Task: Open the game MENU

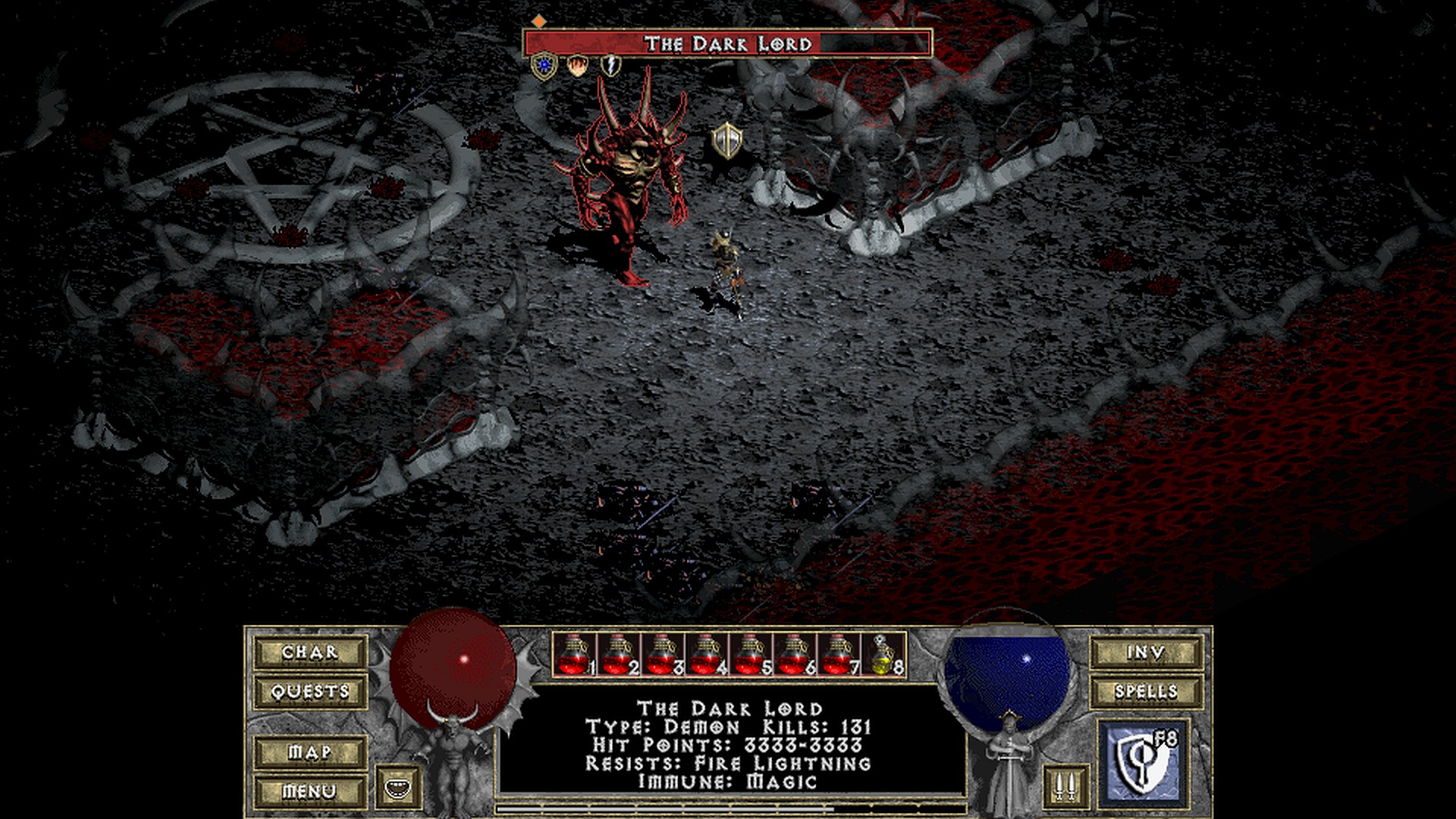Action: click(310, 792)
